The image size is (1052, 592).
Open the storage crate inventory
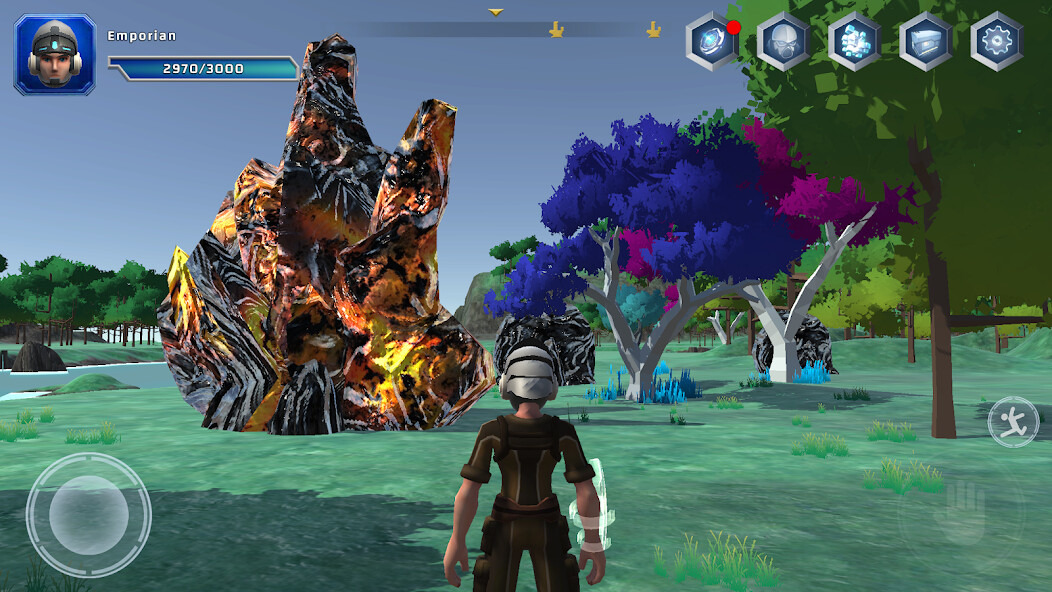[x=925, y=42]
